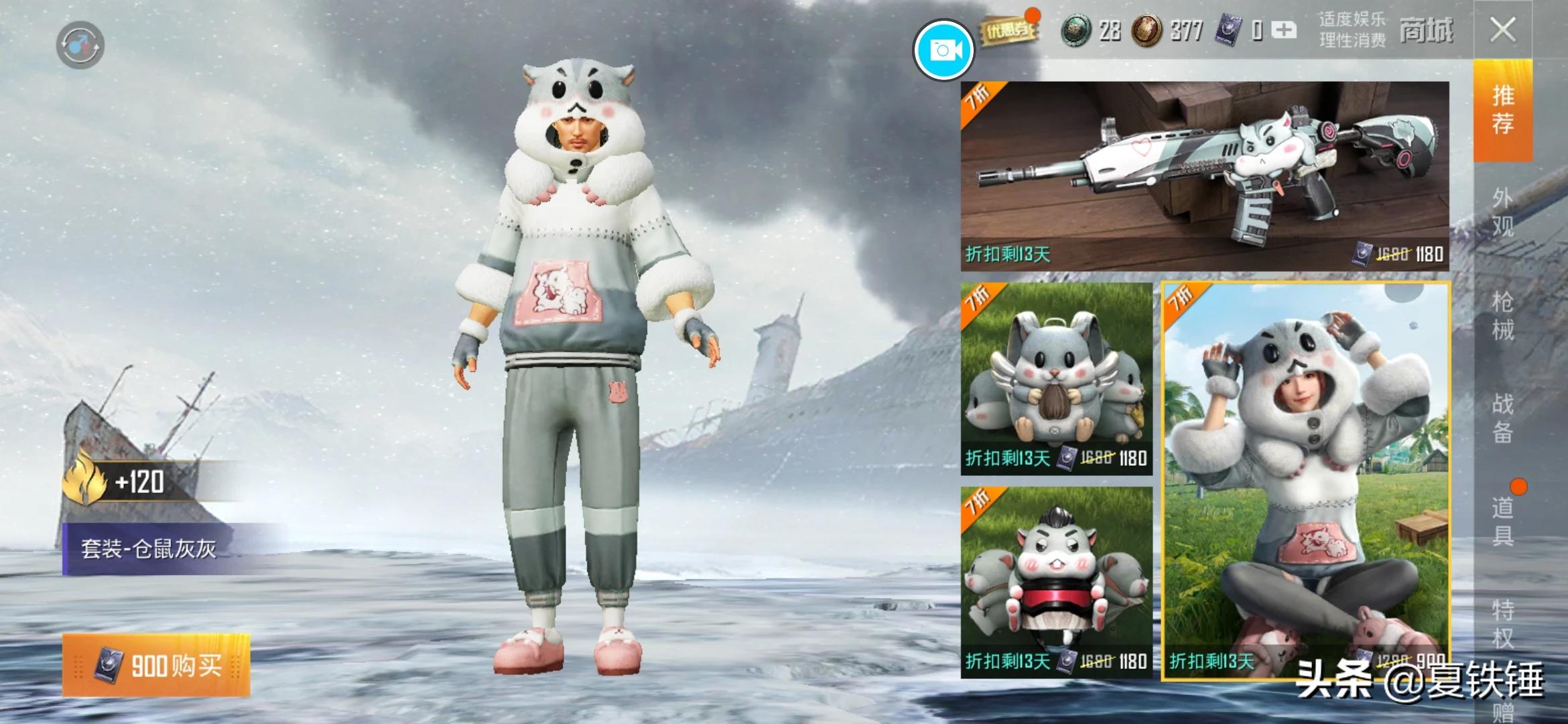
Task: Switch to the 特权 privileges tab
Action: 1503,623
